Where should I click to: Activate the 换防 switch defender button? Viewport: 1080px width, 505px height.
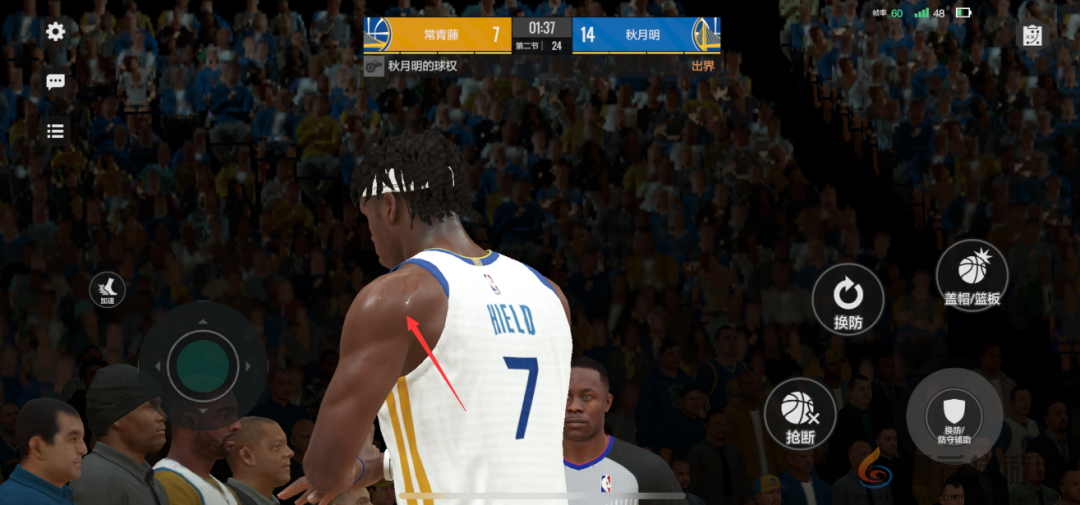pos(848,299)
